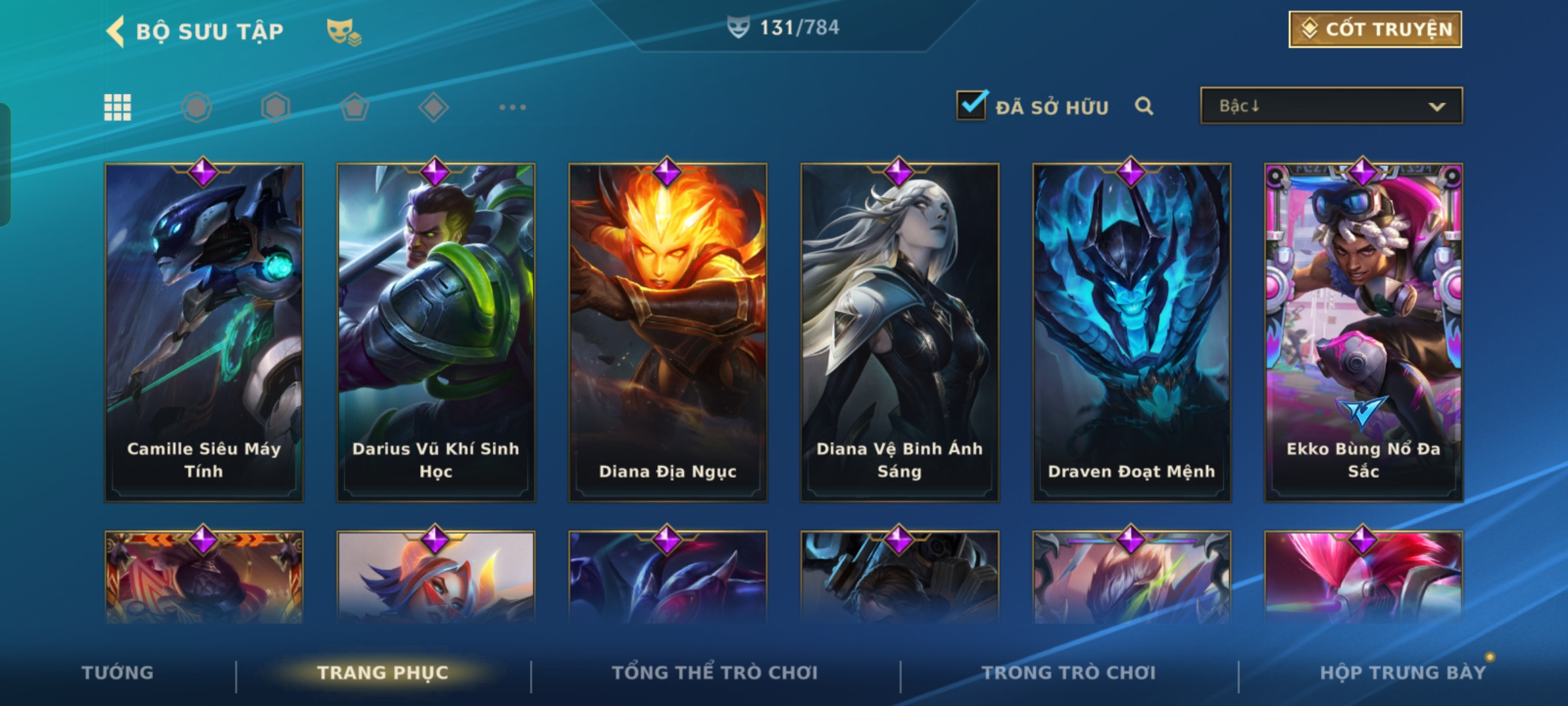Go back from Bộ Sưu Tập
Viewport: 1568px width, 706px height.
point(116,31)
